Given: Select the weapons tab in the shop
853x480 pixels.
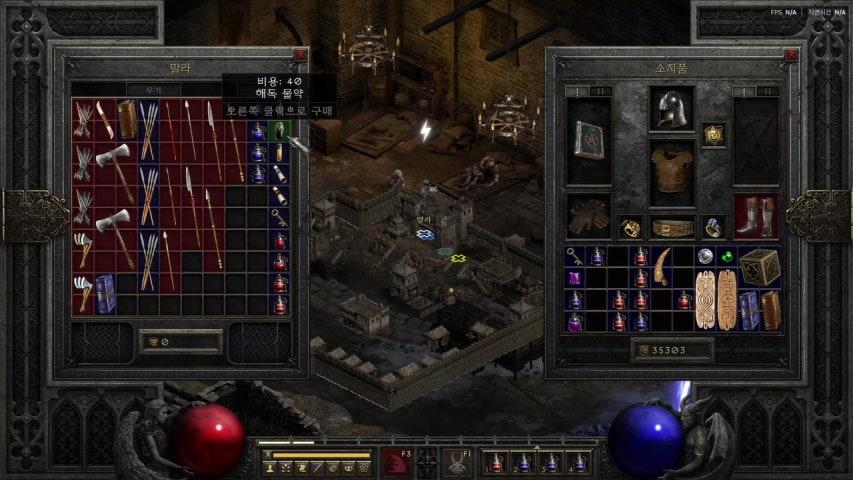Looking at the screenshot, I should [x=155, y=89].
